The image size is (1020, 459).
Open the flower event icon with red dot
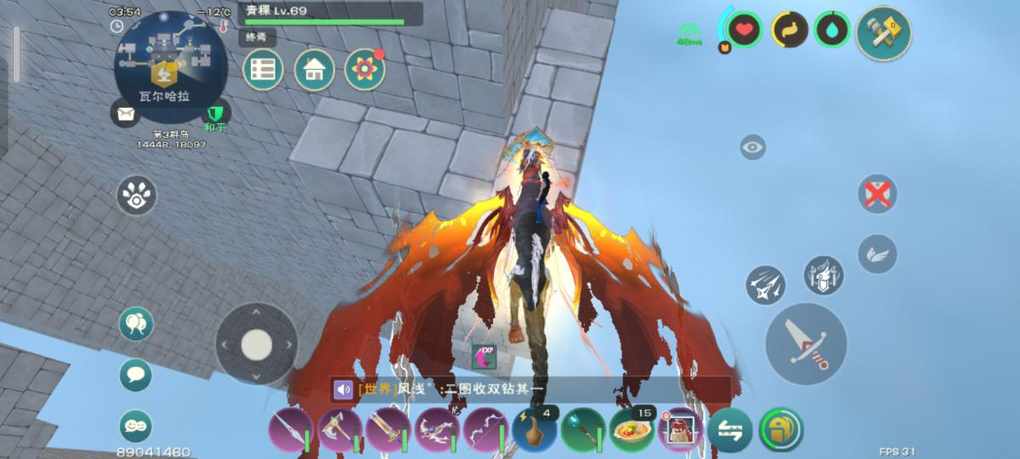[x=365, y=70]
